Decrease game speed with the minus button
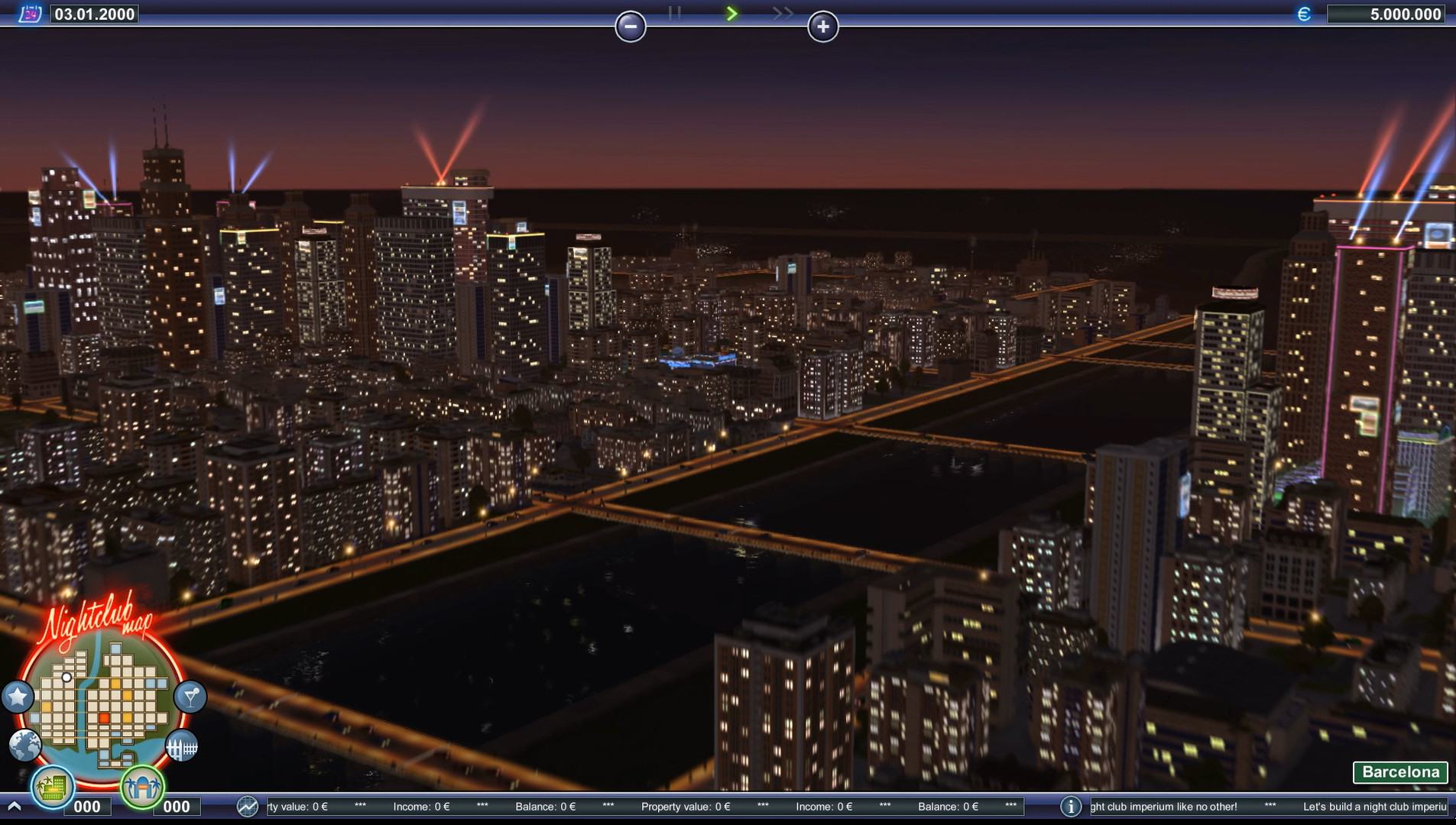This screenshot has width=1456, height=825. [631, 27]
